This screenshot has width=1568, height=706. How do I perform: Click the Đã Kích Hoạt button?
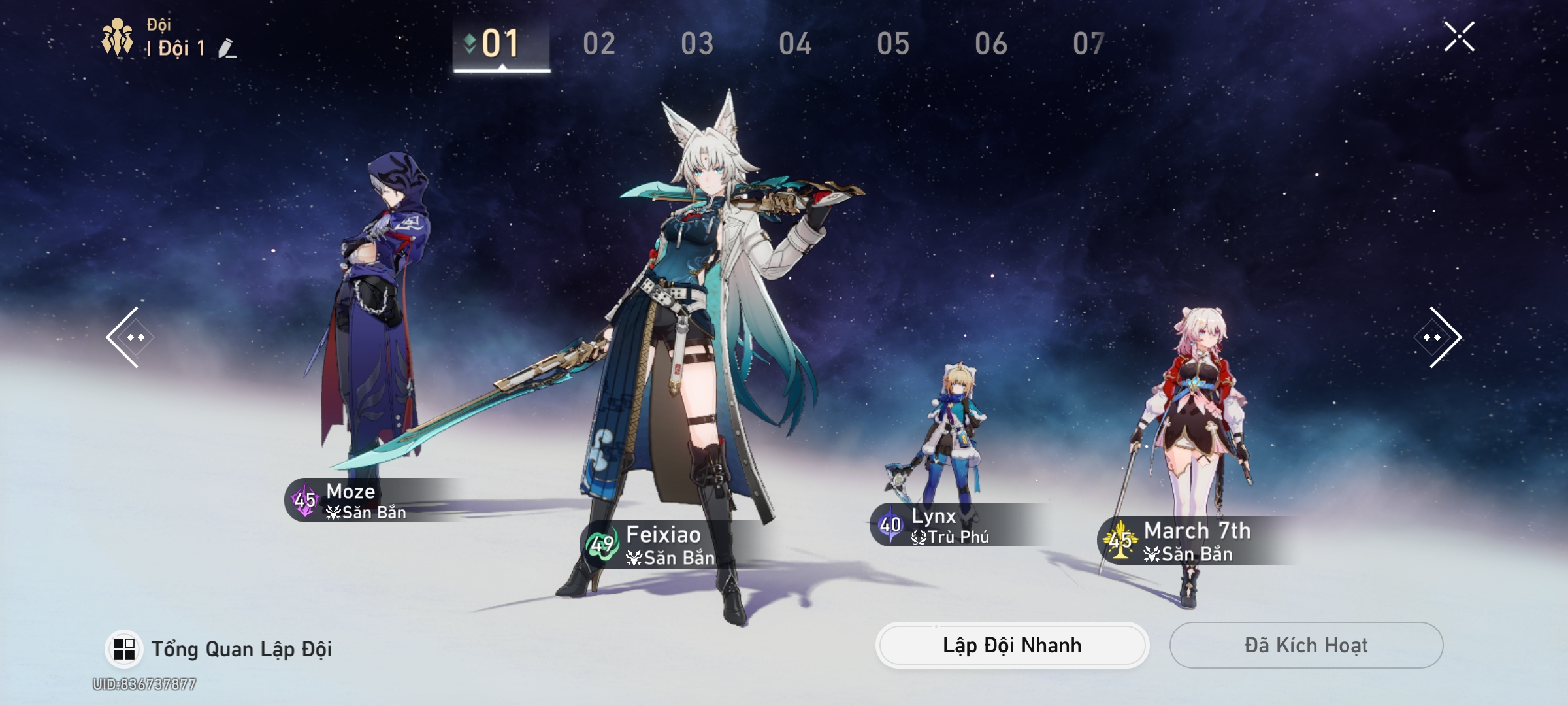(1305, 645)
